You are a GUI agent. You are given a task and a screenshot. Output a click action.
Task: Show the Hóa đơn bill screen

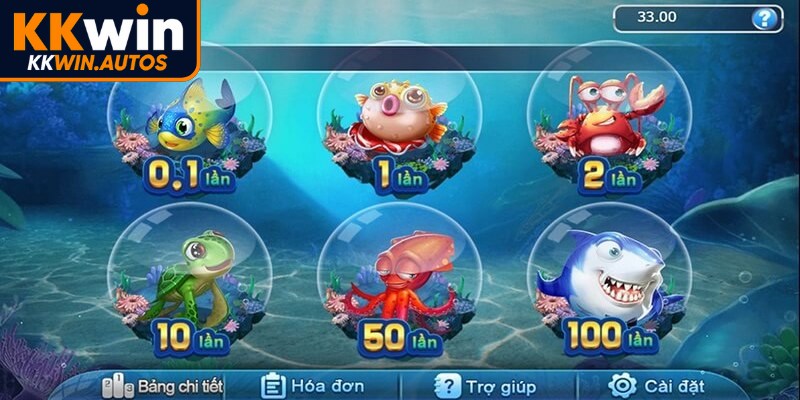pos(312,385)
